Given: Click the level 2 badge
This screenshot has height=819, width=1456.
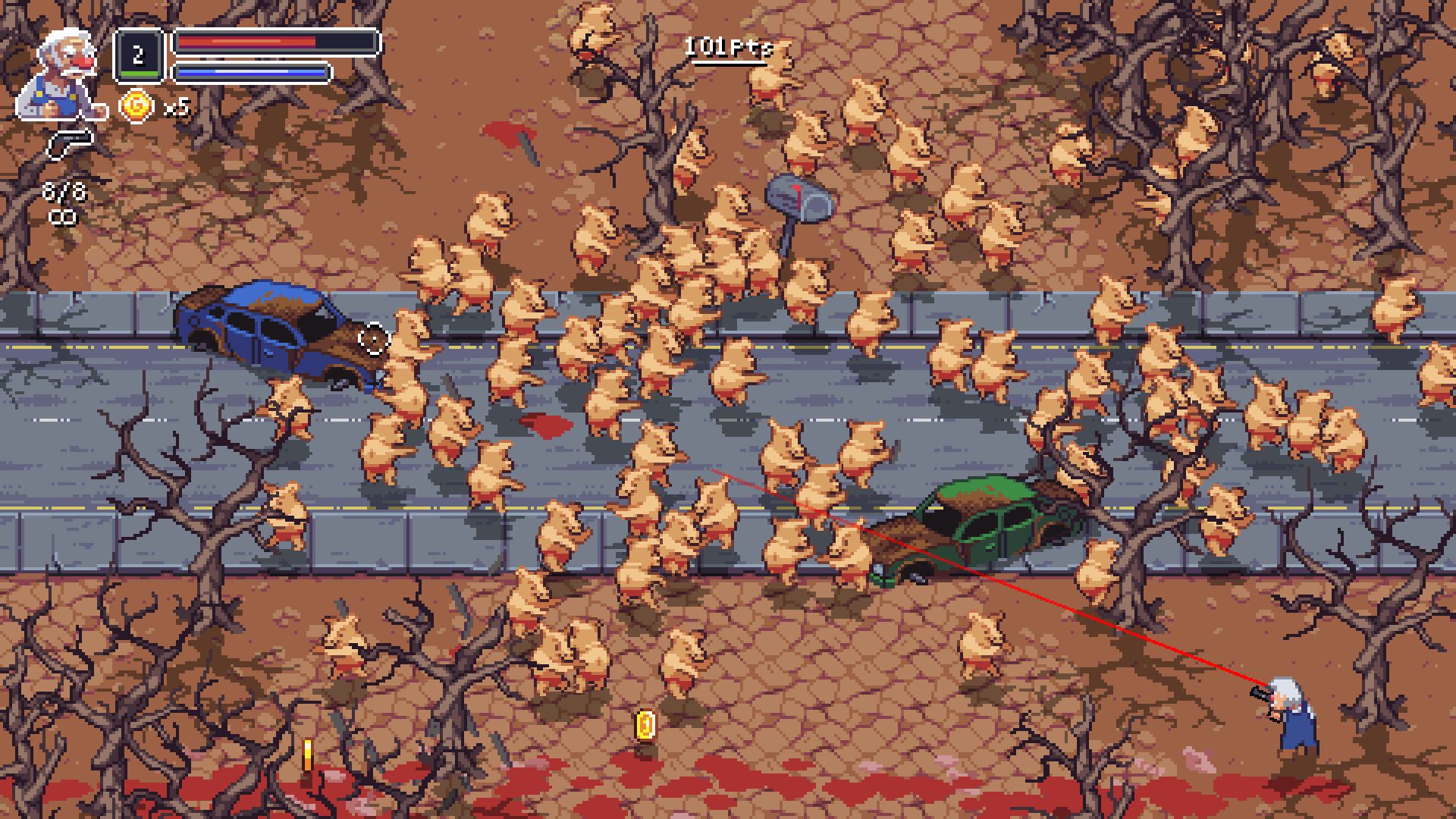Looking at the screenshot, I should (x=138, y=55).
